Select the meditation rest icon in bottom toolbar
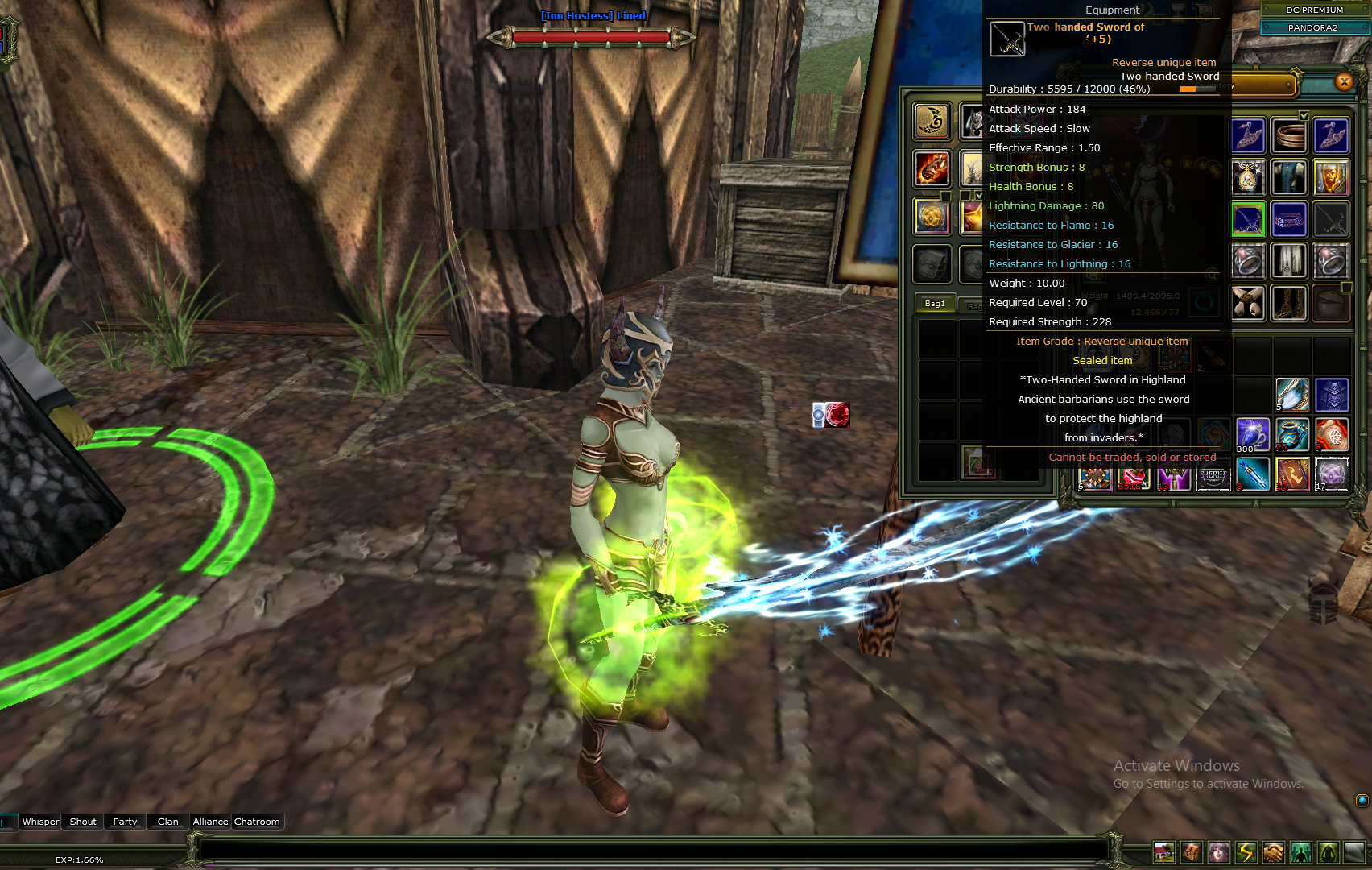The width and height of the screenshot is (1372, 870). coord(1328,852)
